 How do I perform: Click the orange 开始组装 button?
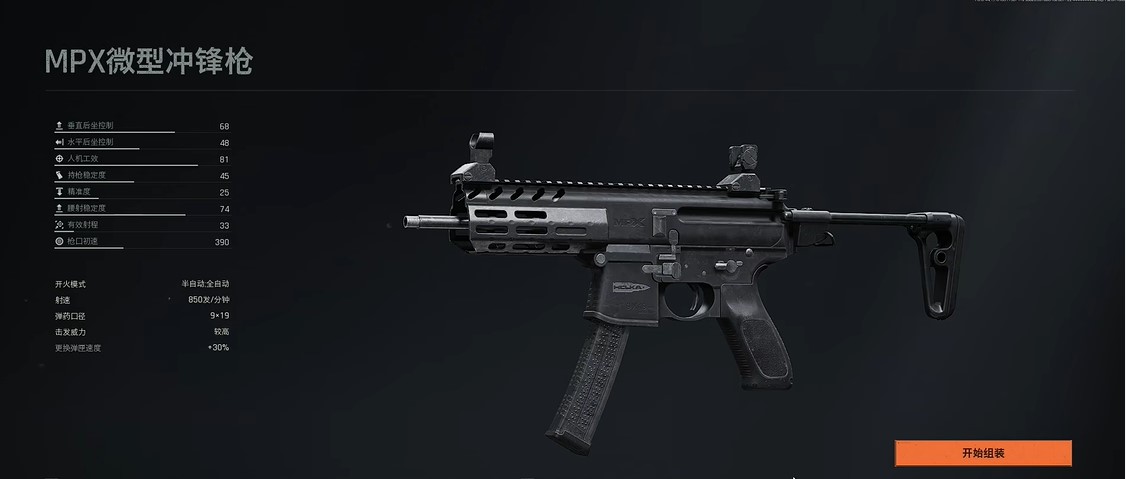click(x=982, y=453)
